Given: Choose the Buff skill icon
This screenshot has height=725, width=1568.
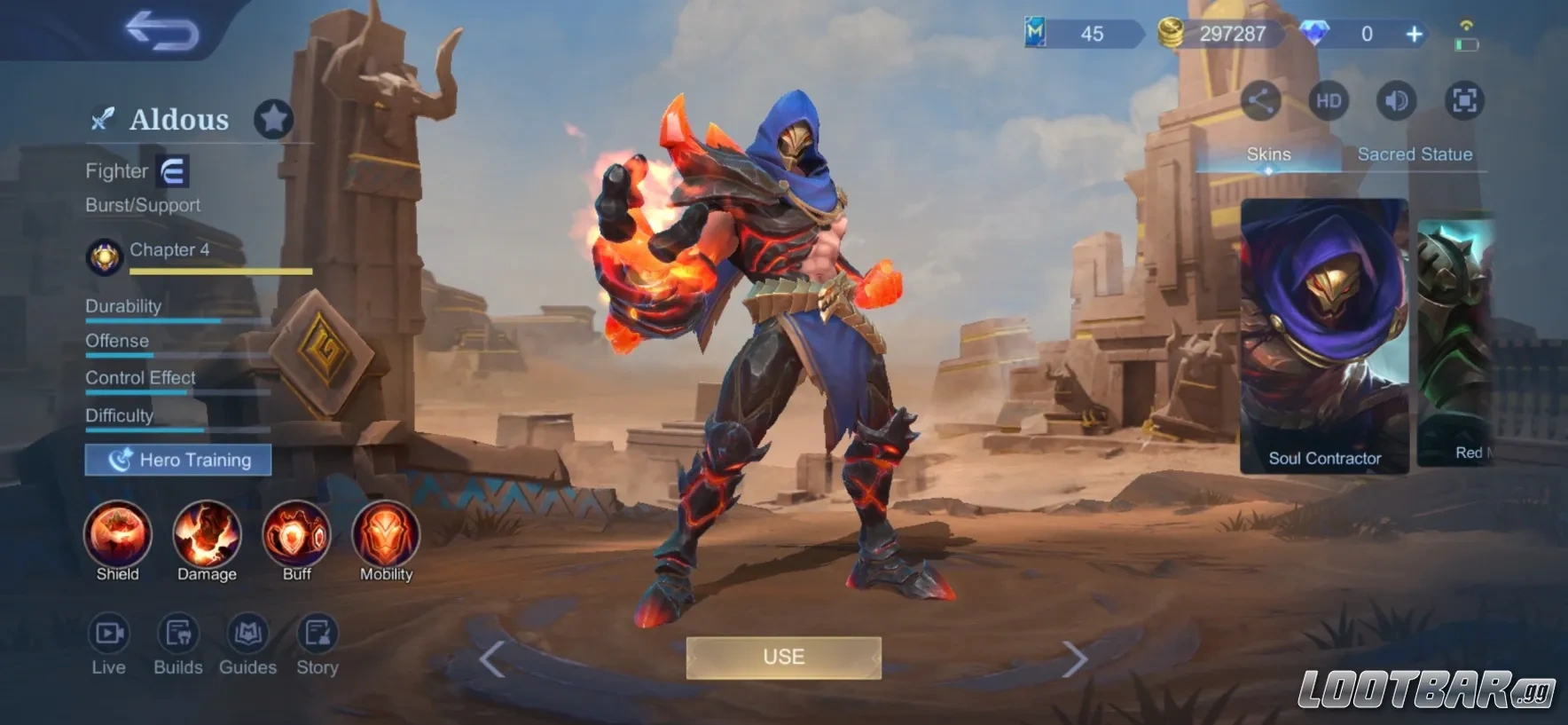Looking at the screenshot, I should (296, 534).
